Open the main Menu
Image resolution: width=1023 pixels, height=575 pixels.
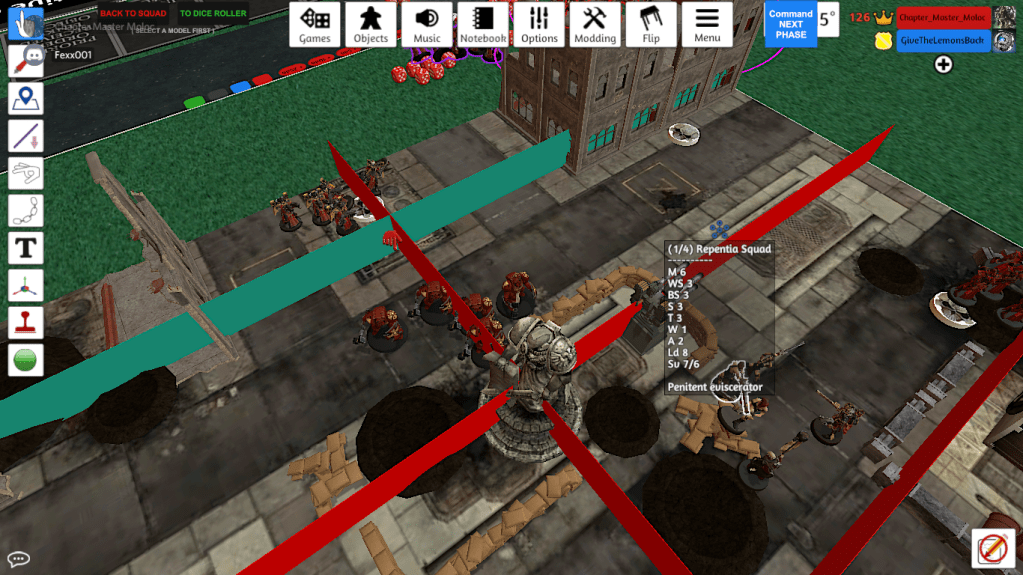[707, 25]
